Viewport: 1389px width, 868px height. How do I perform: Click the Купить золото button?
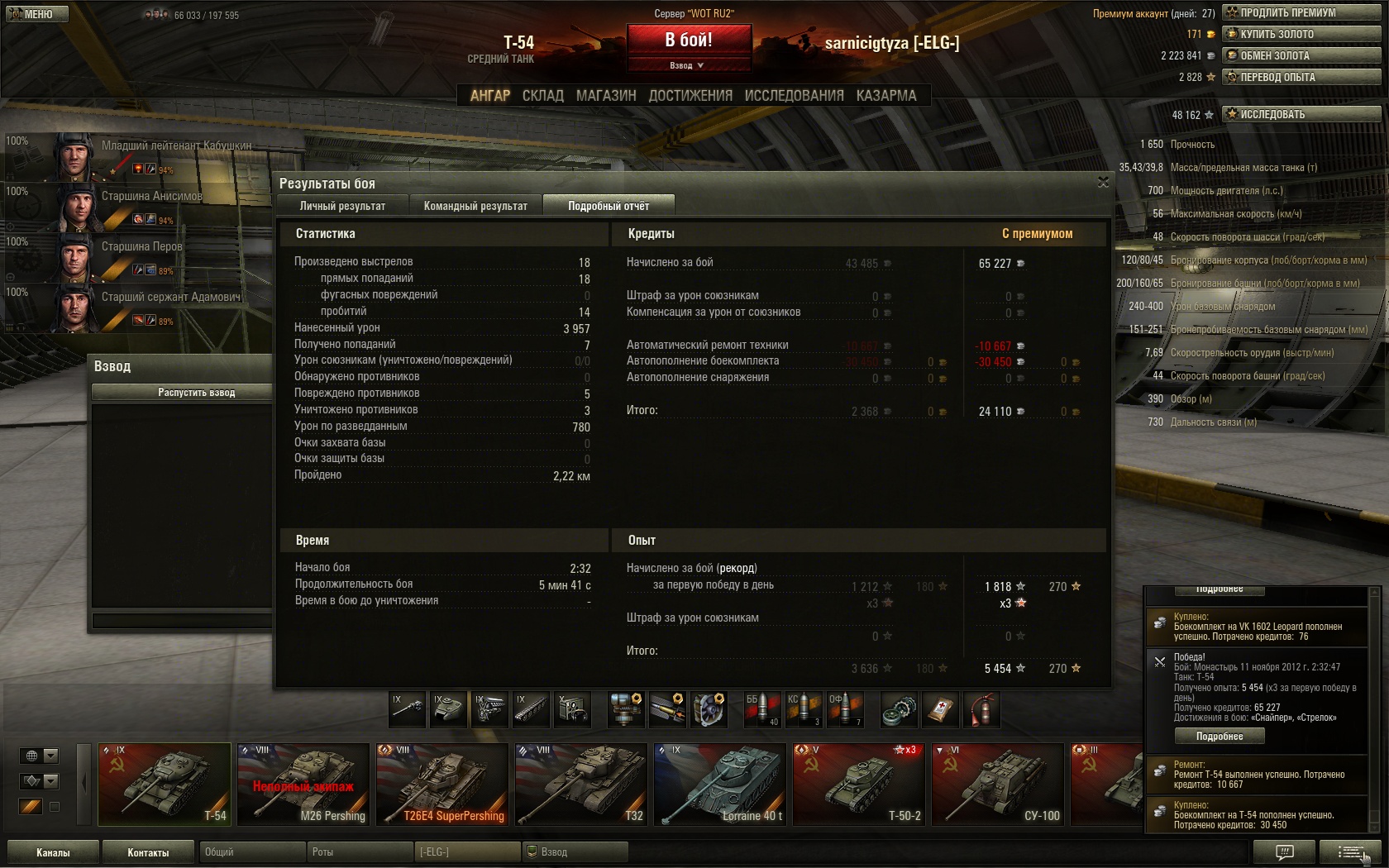coord(1301,34)
